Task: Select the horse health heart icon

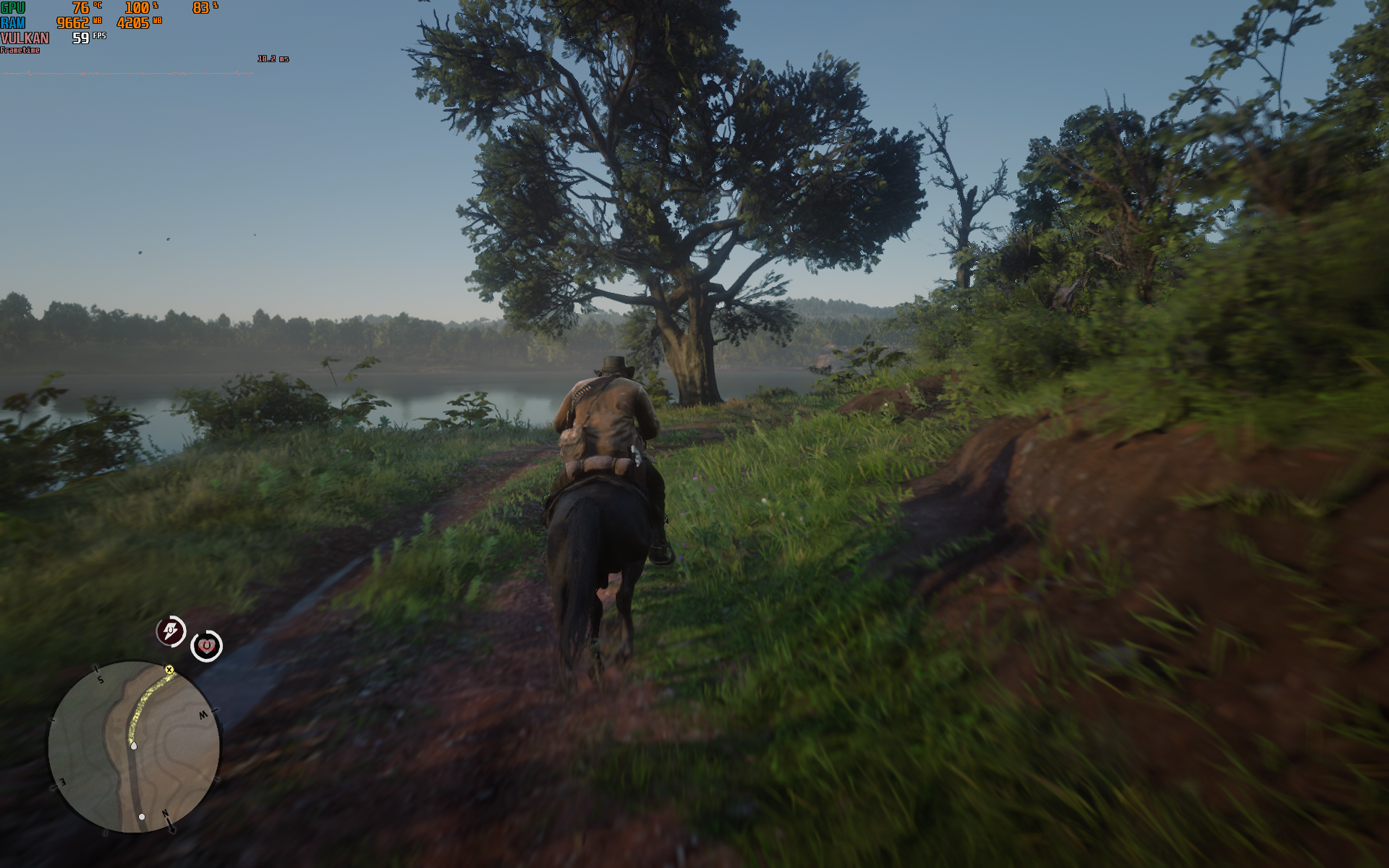Action: (x=206, y=645)
